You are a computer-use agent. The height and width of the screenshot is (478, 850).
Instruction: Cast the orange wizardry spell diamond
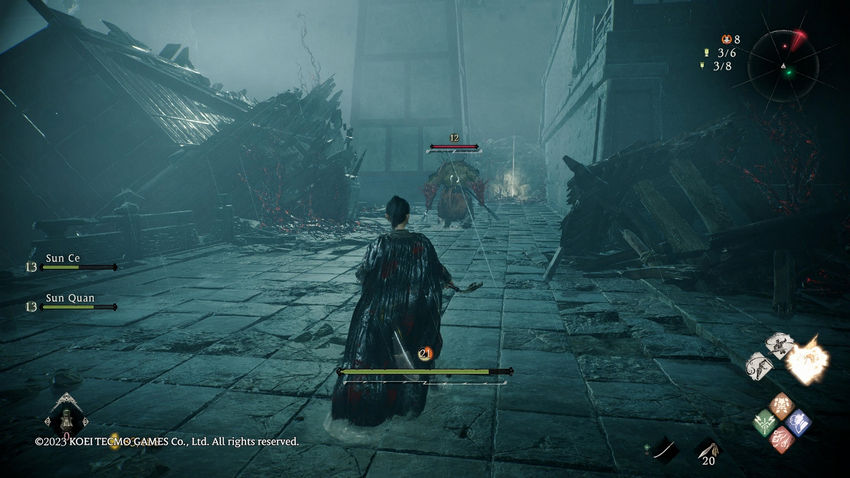(782, 405)
